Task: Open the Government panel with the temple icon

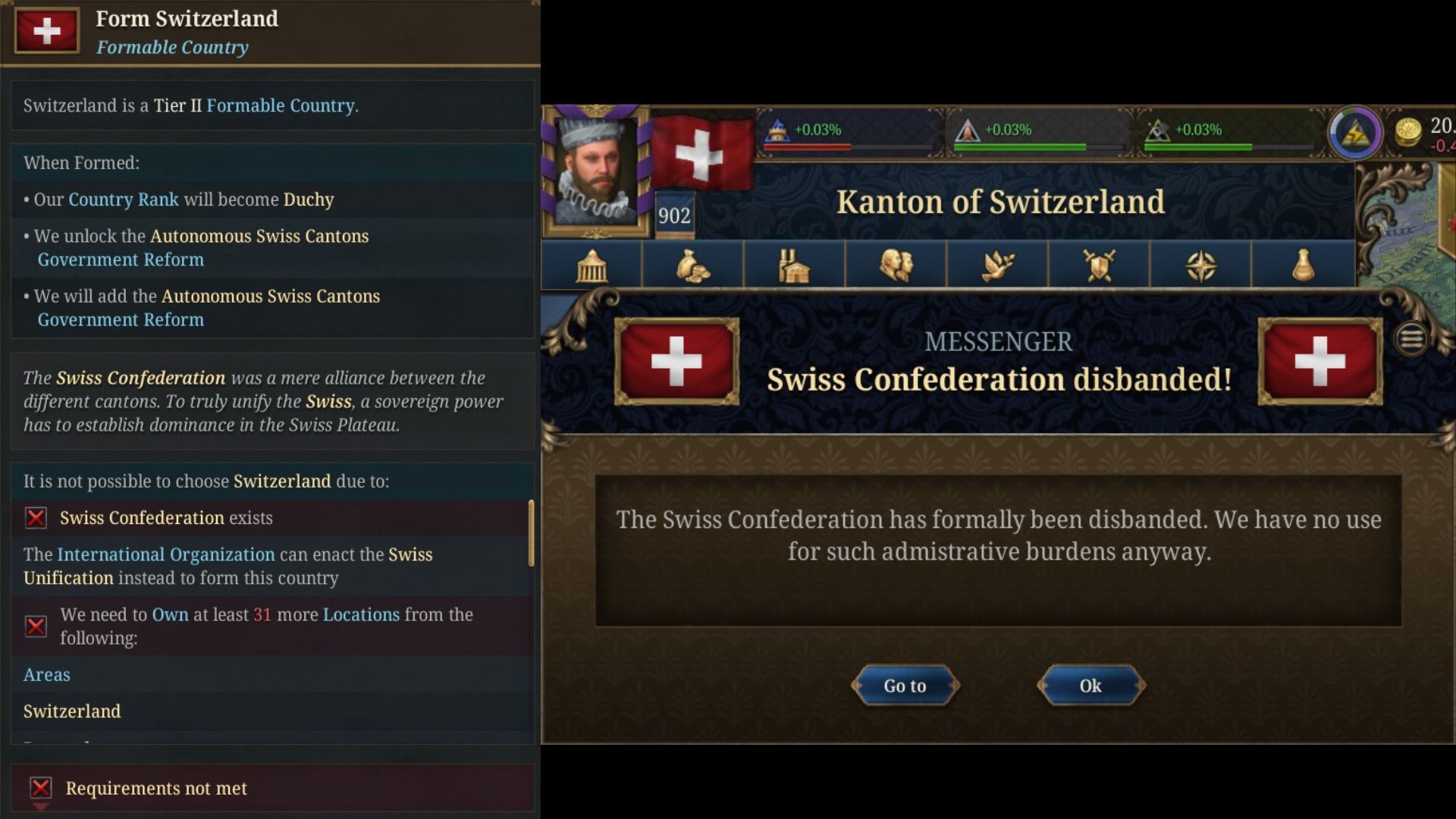Action: pos(591,264)
